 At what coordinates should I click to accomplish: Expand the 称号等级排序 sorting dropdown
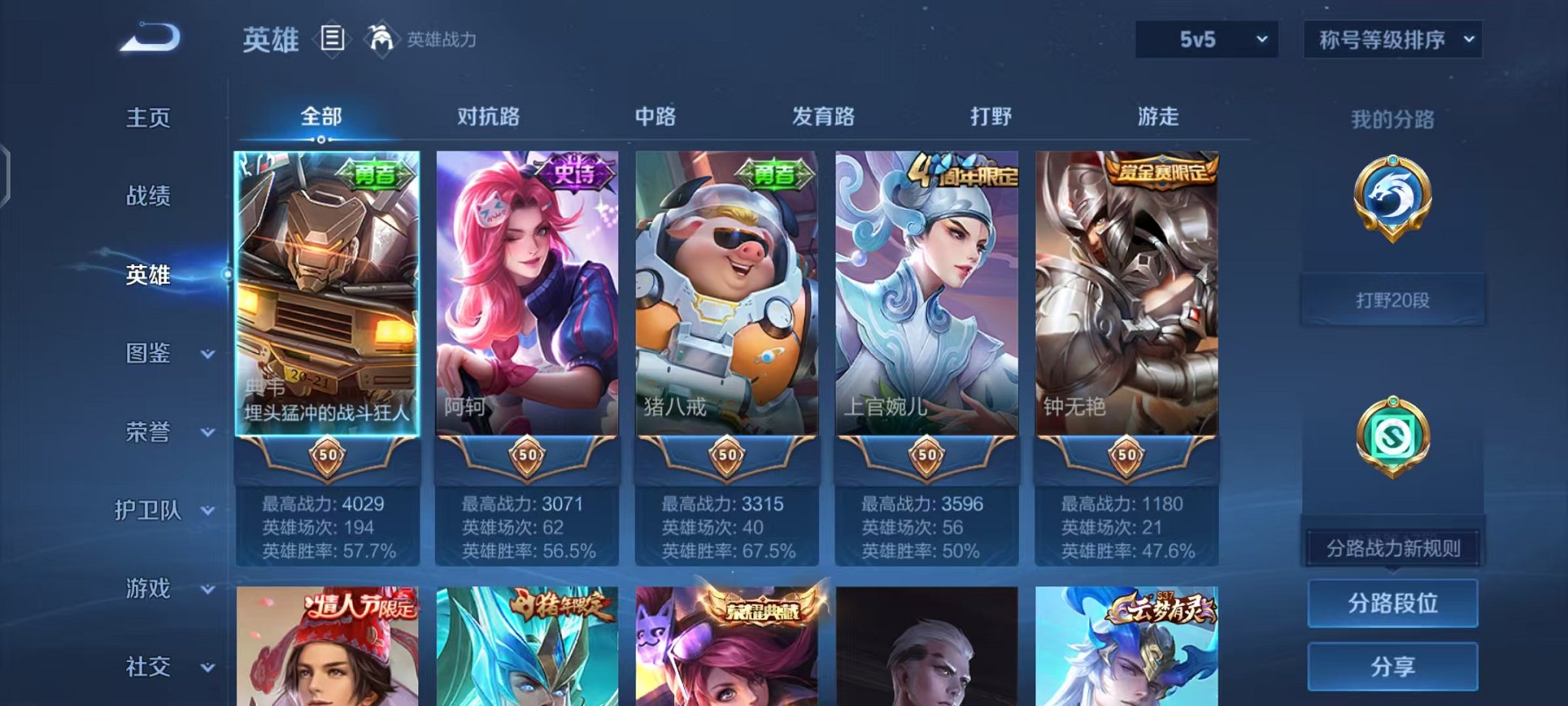click(x=1394, y=38)
